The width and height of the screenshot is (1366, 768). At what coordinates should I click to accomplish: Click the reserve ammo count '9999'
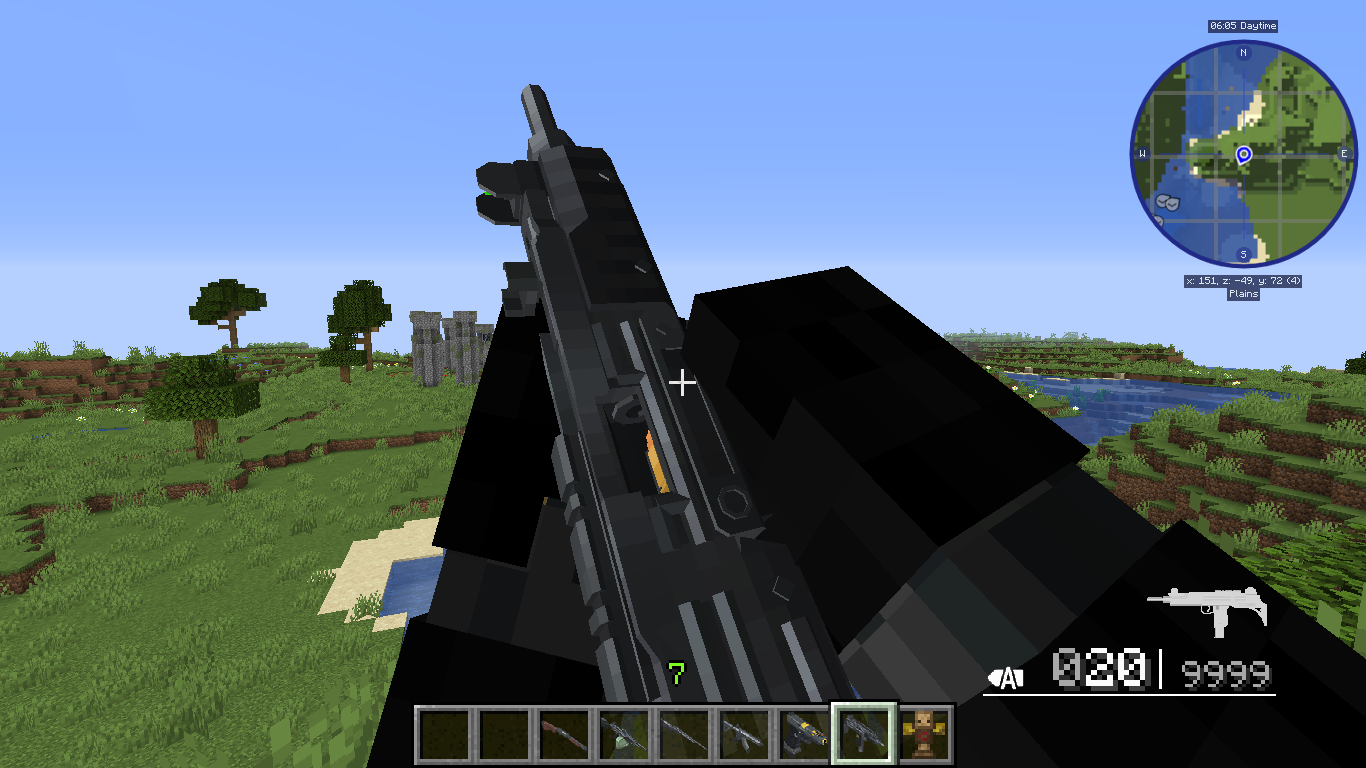[x=1227, y=672]
